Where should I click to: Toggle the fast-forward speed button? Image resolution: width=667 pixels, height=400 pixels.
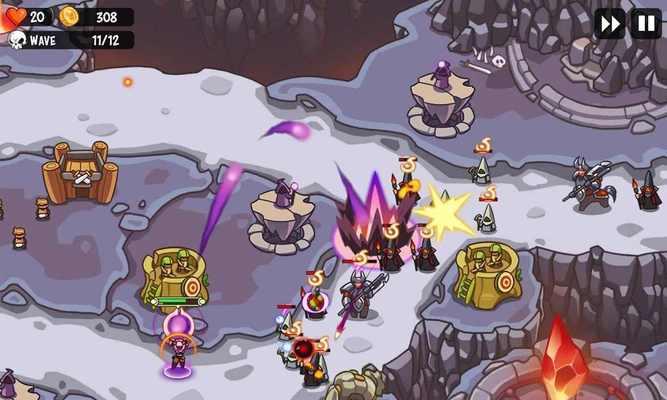click(x=609, y=23)
